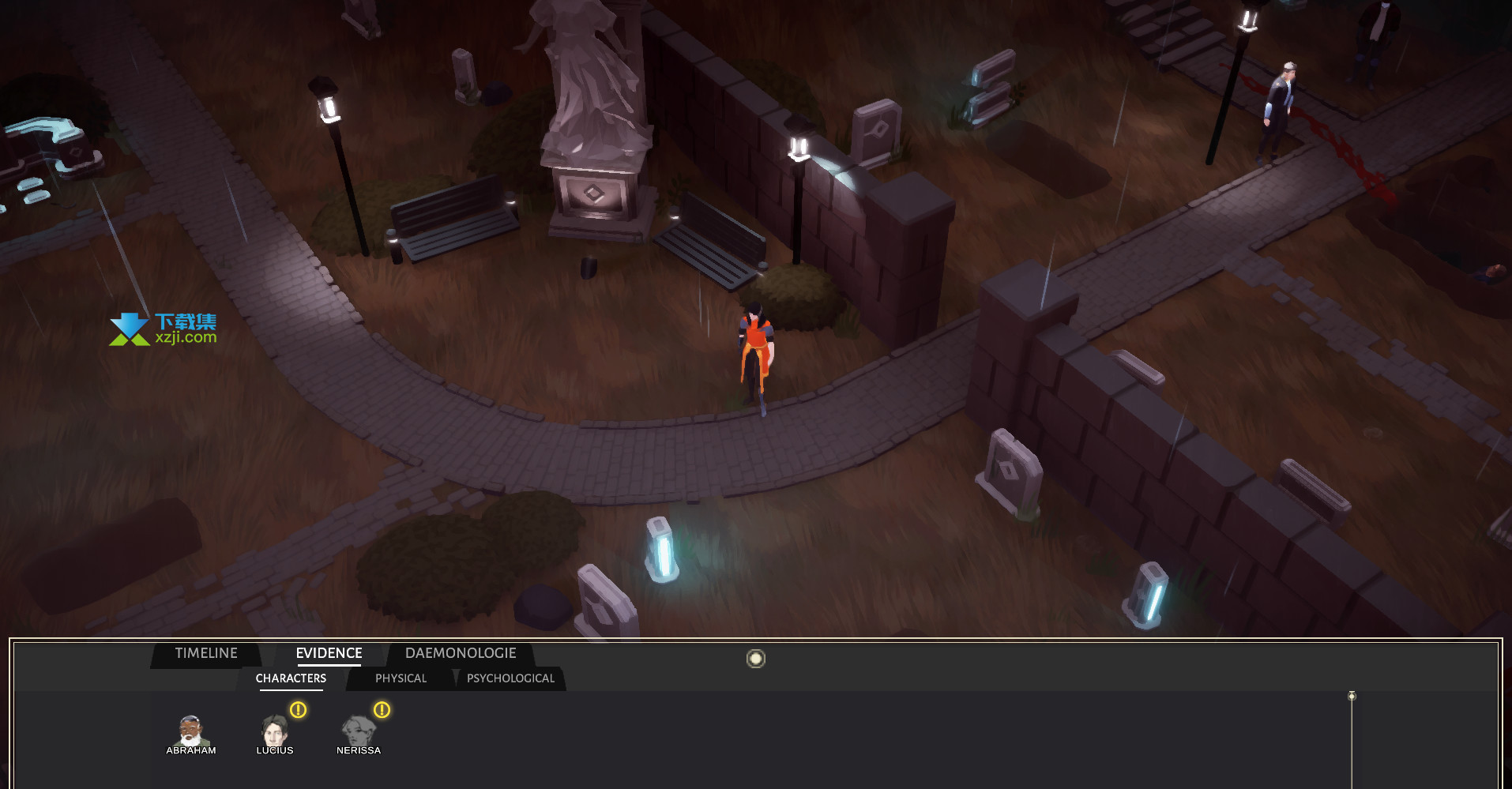Screen dimensions: 1512x789
Task: Select the Evidence tab
Action: [x=329, y=654]
